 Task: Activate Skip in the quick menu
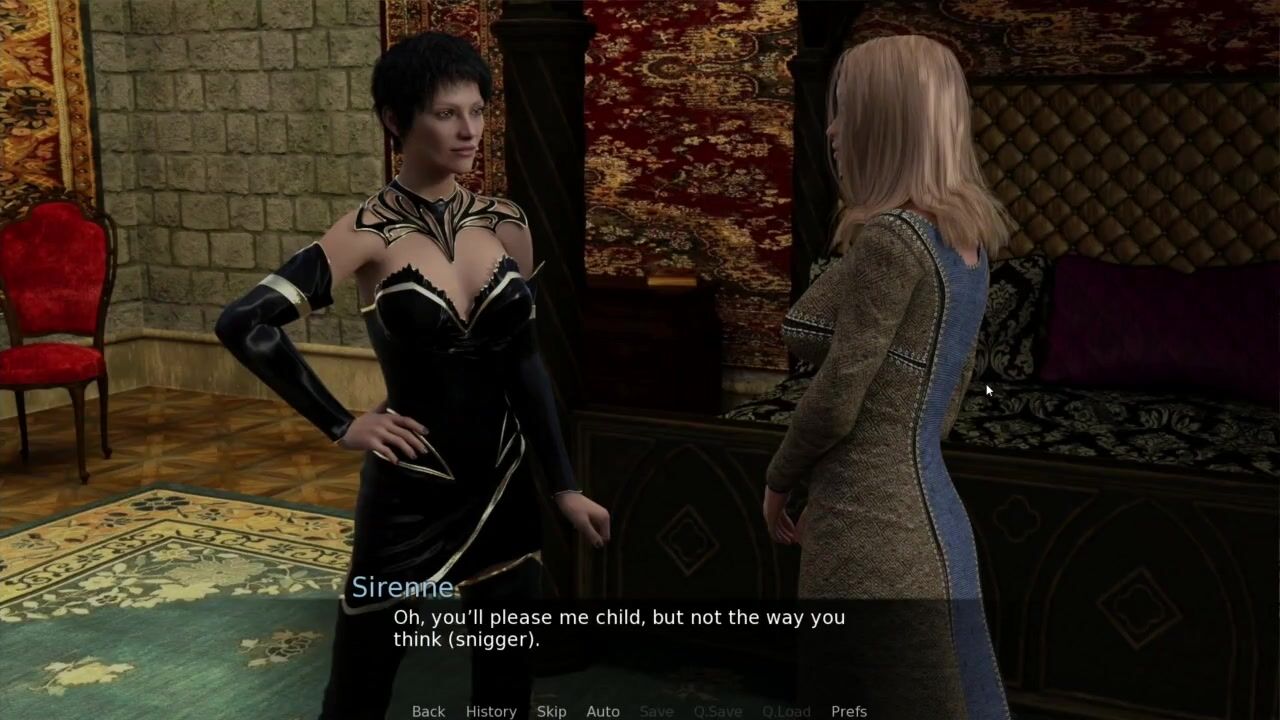coord(551,711)
